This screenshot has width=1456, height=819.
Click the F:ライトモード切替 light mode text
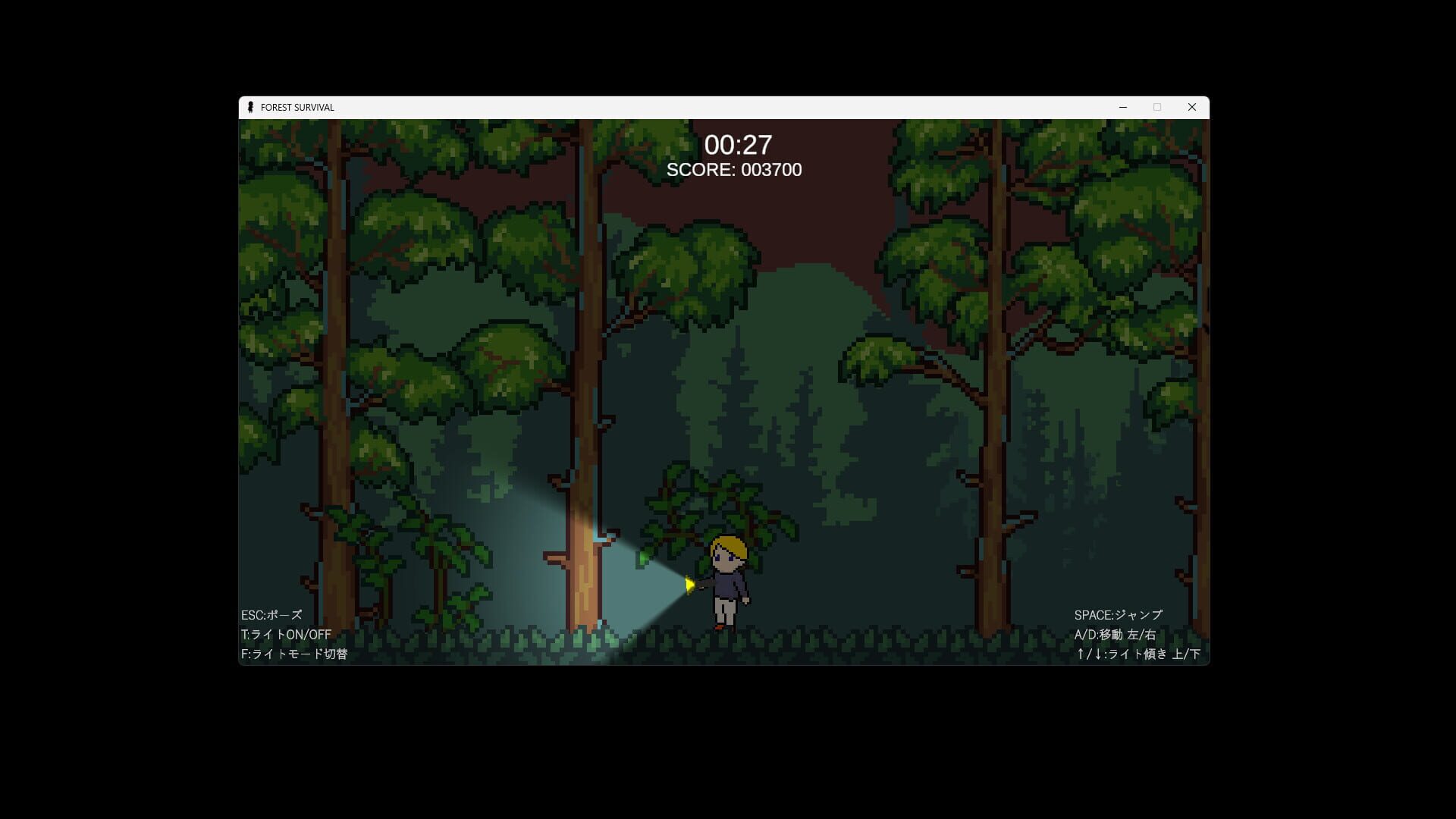pyautogui.click(x=297, y=653)
